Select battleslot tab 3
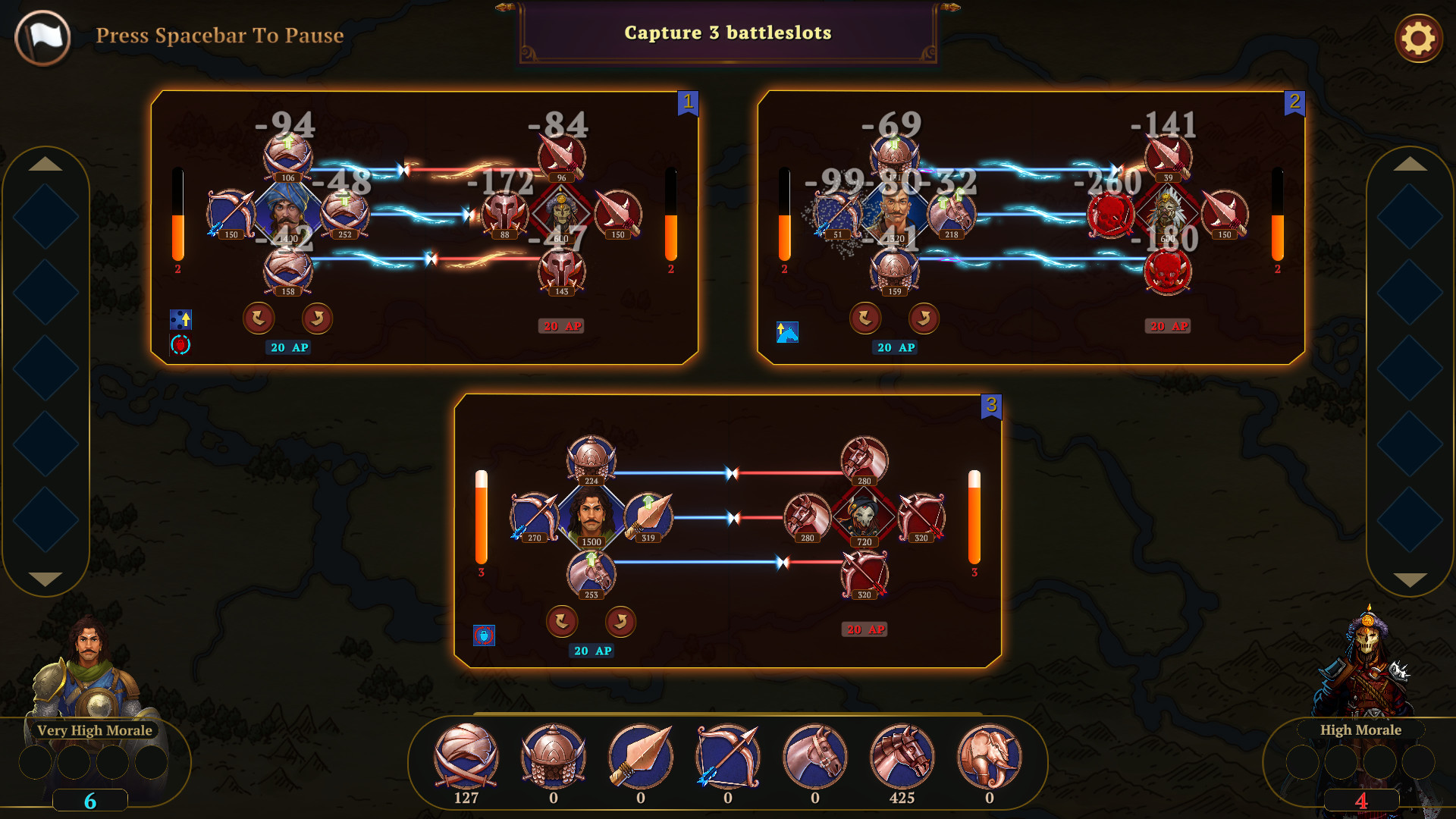 click(990, 404)
